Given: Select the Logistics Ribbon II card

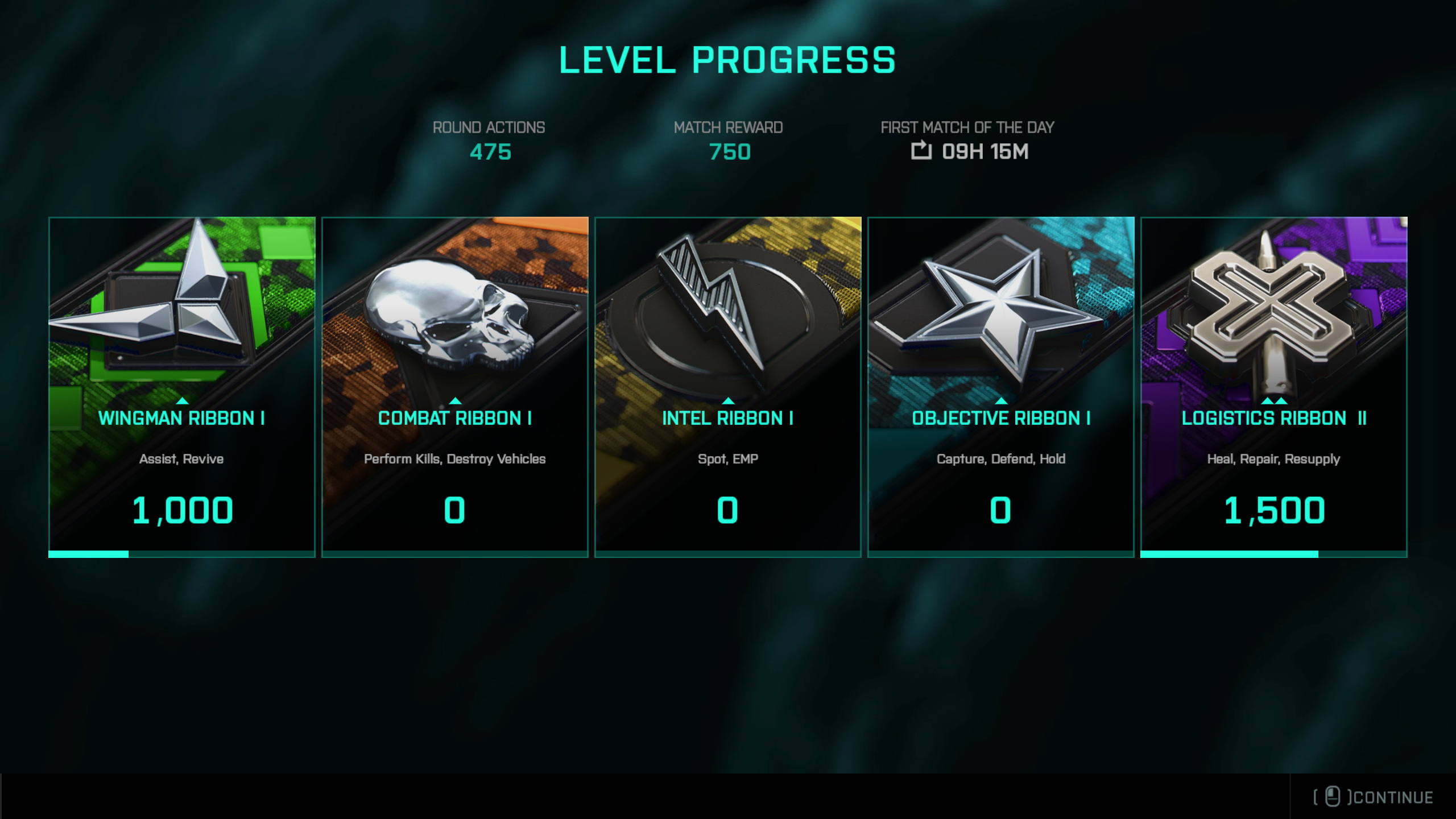Looking at the screenshot, I should (x=1274, y=387).
